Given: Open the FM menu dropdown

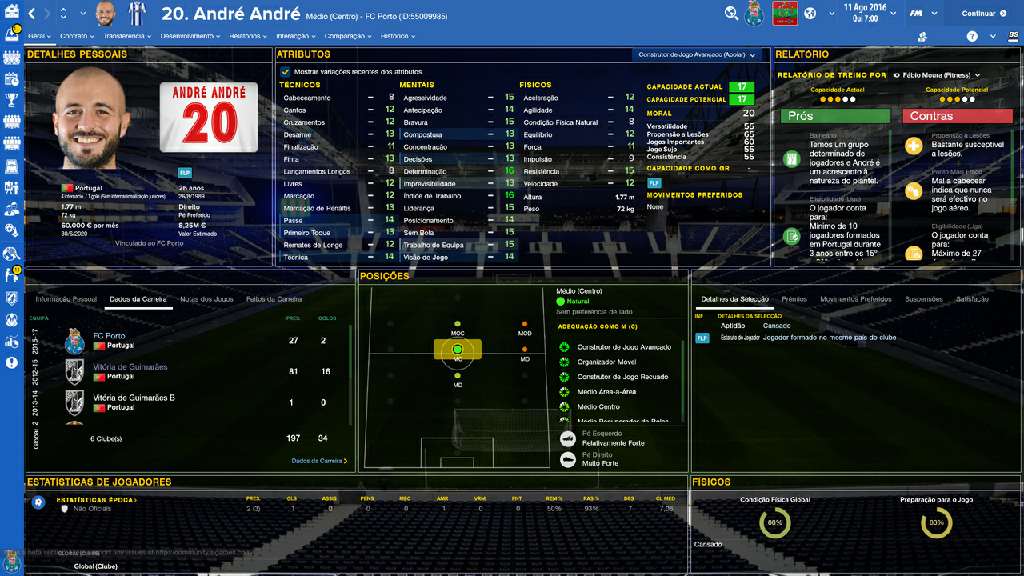Looking at the screenshot, I should coord(918,13).
